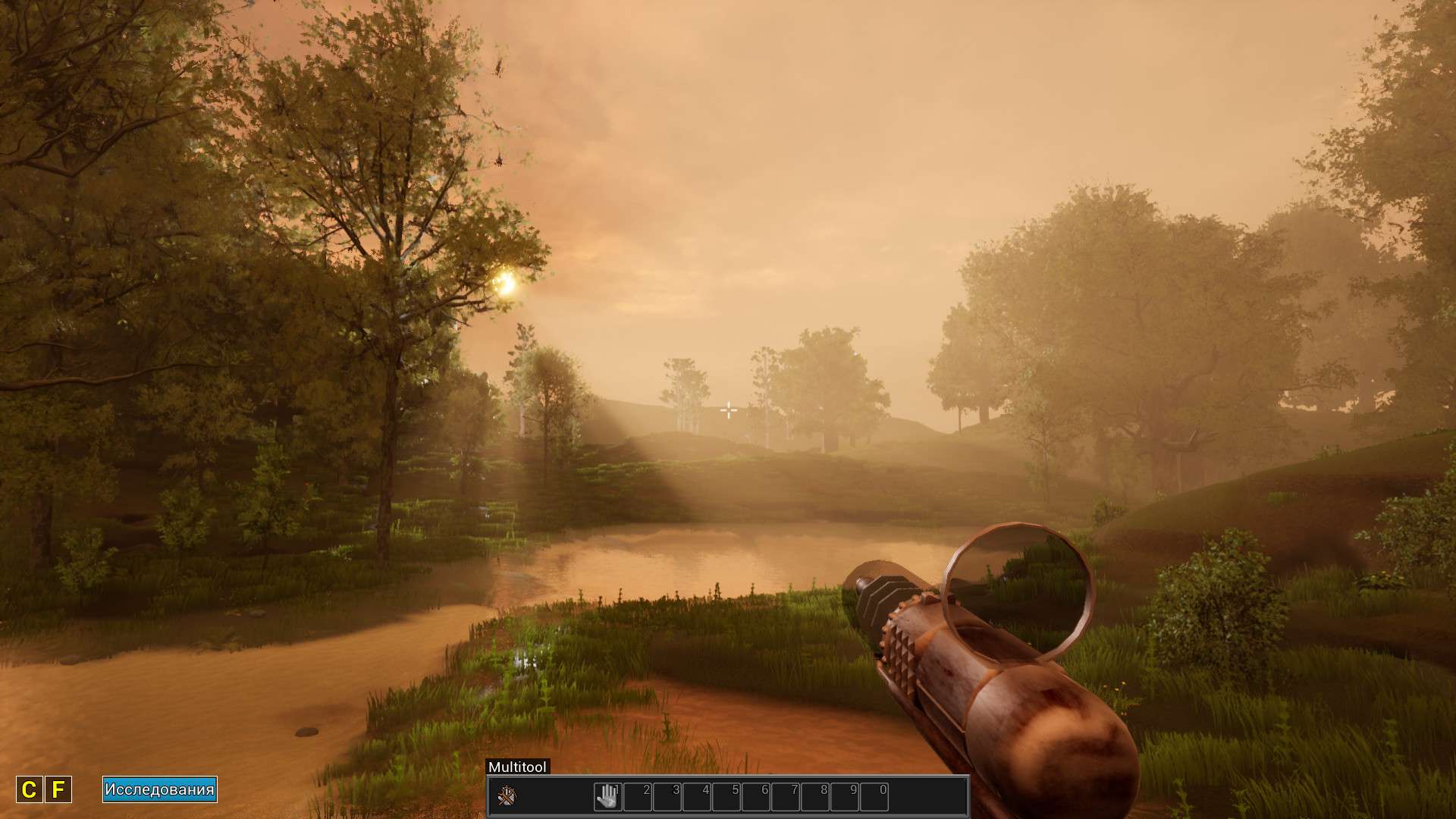Click the yellow C button
This screenshot has height=819, width=1456.
[29, 790]
